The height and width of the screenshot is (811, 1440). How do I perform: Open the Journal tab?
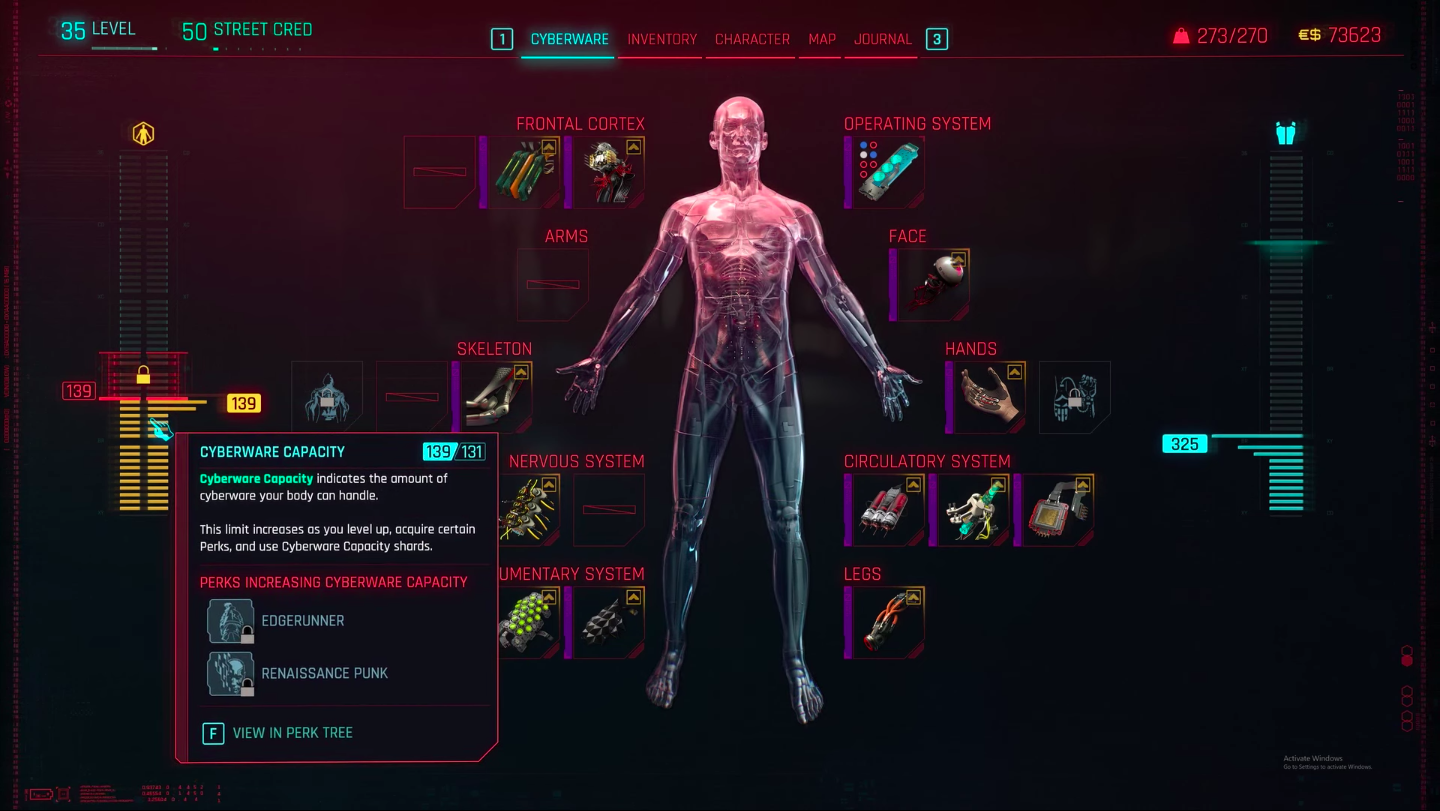(881, 39)
